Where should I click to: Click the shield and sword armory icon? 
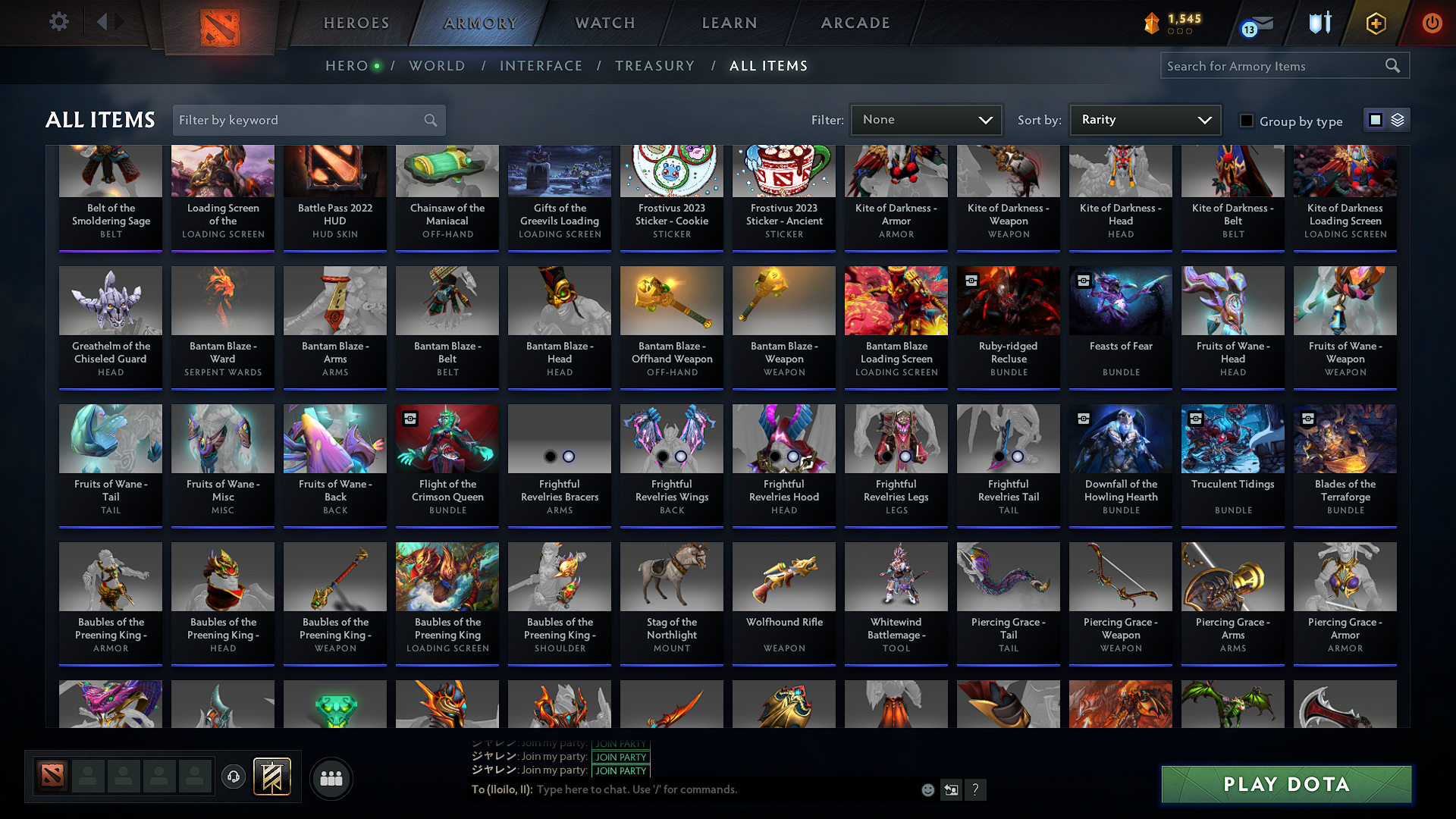pos(1319,24)
